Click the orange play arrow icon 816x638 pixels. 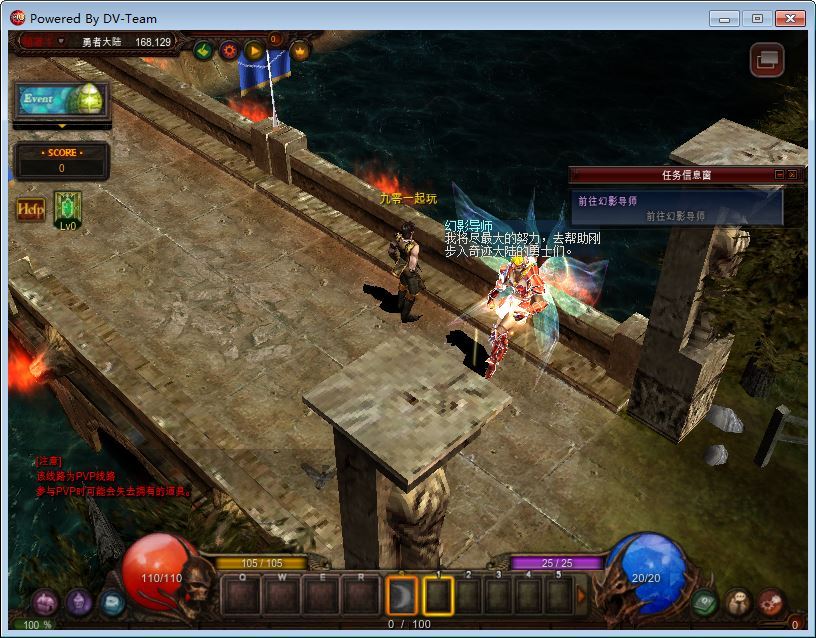[254, 50]
